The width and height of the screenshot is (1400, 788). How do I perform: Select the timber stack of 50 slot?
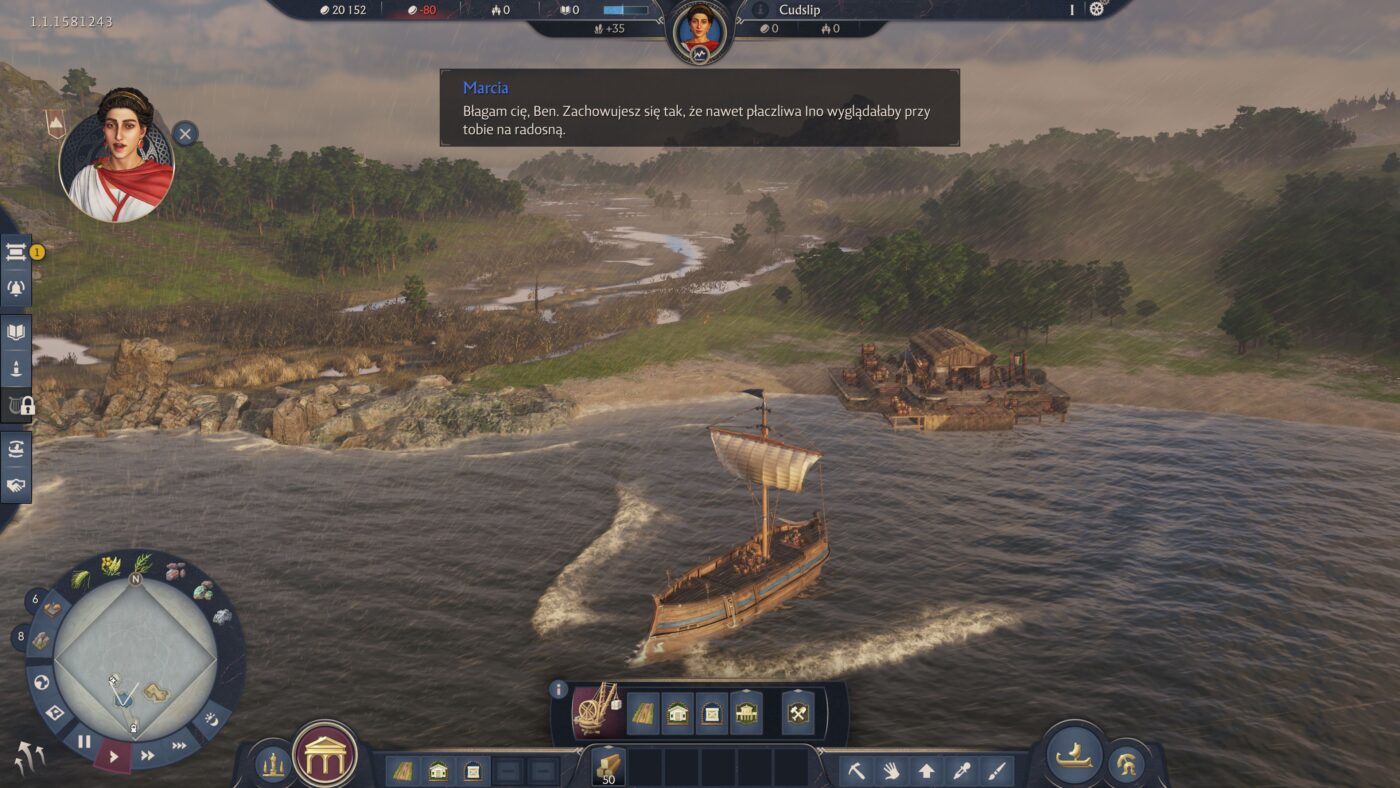pos(608,767)
